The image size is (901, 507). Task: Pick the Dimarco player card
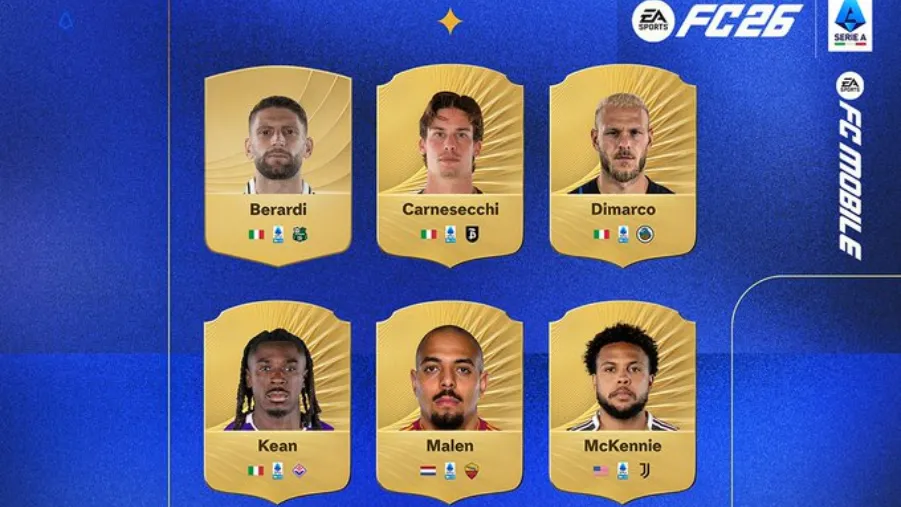(x=622, y=165)
